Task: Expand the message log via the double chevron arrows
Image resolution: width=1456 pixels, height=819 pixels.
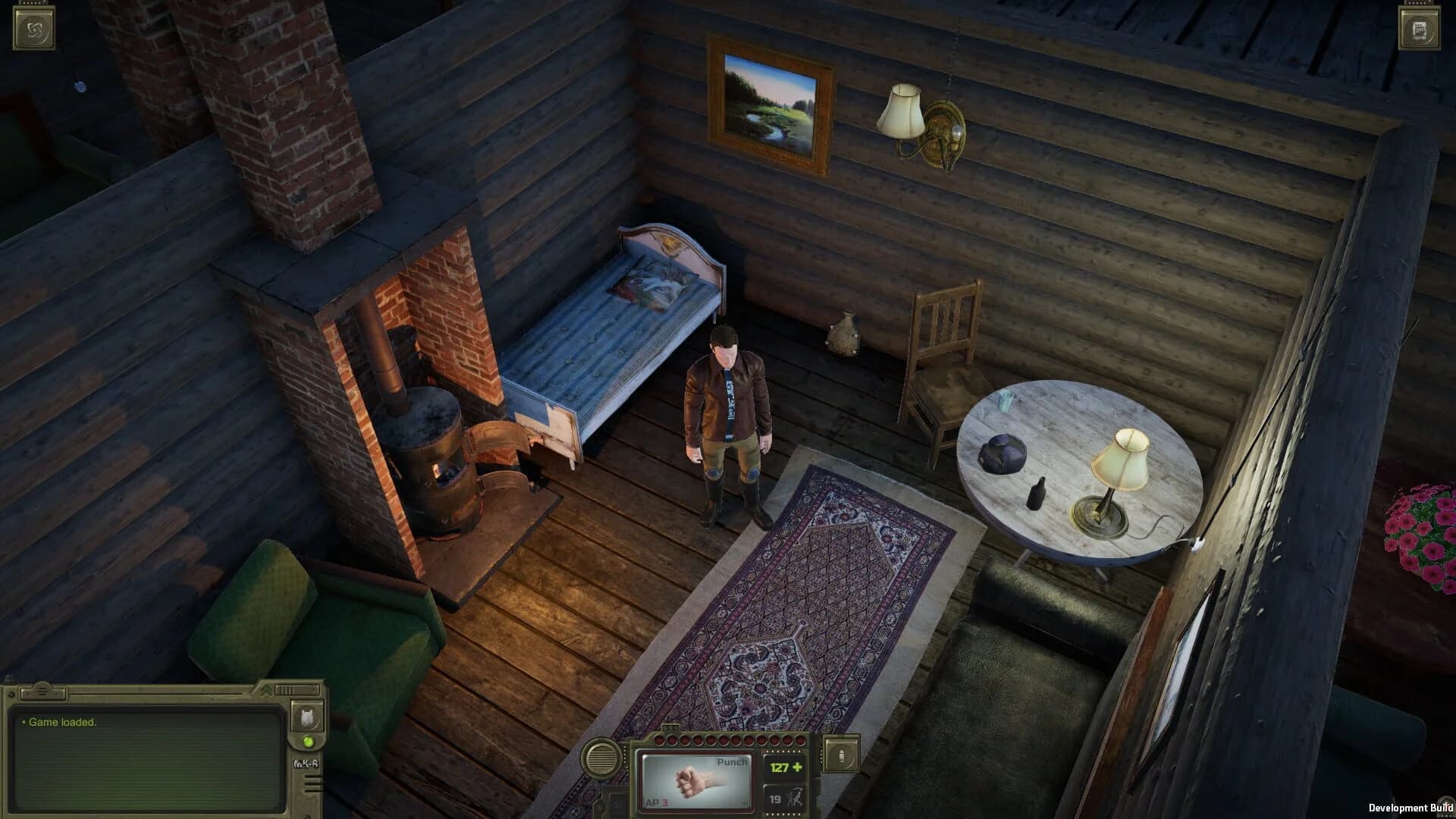Action: (x=267, y=690)
